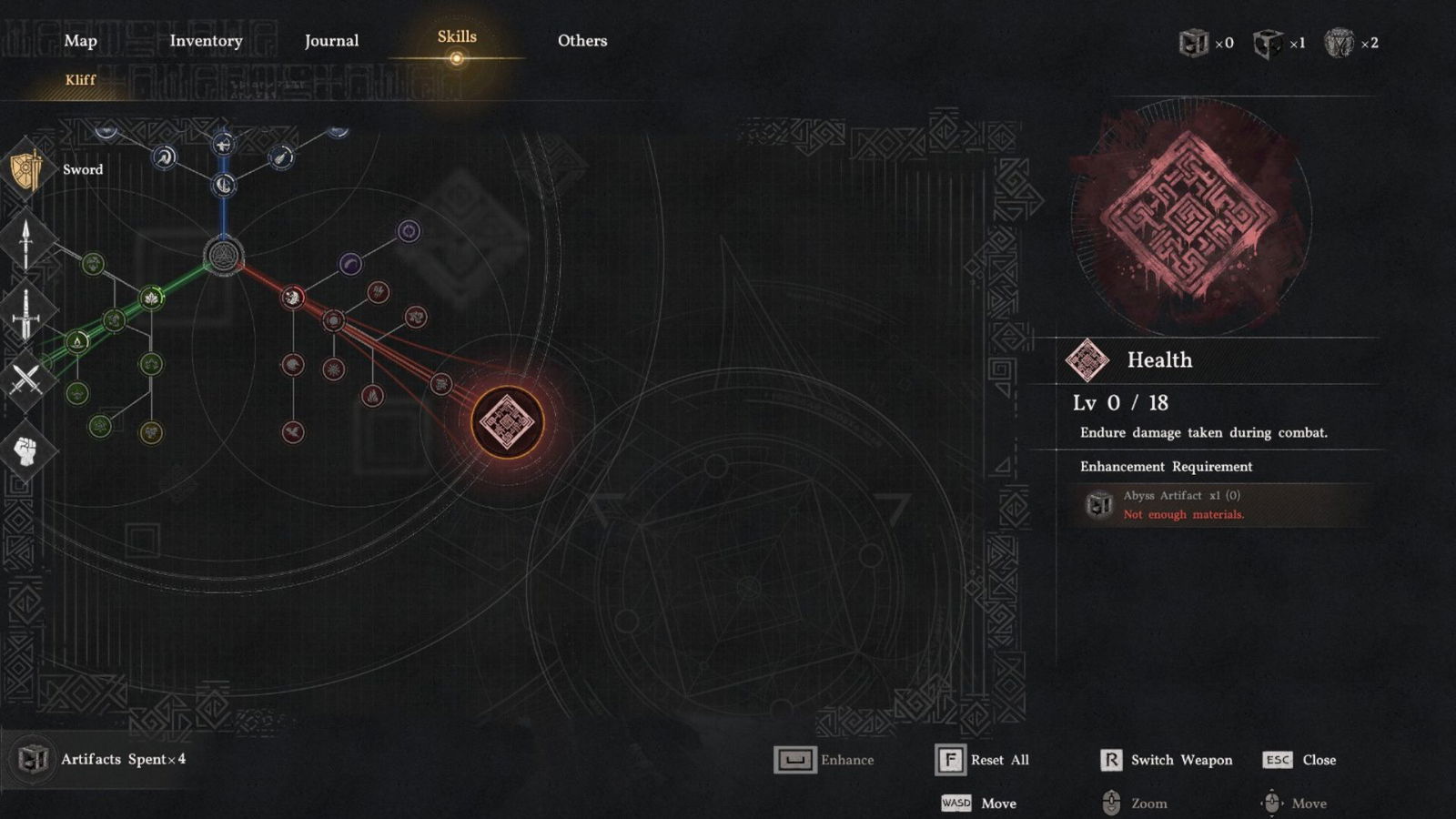Viewport: 1456px width, 819px height.
Task: Switch to the crossed swords weapon category
Action: (26, 379)
